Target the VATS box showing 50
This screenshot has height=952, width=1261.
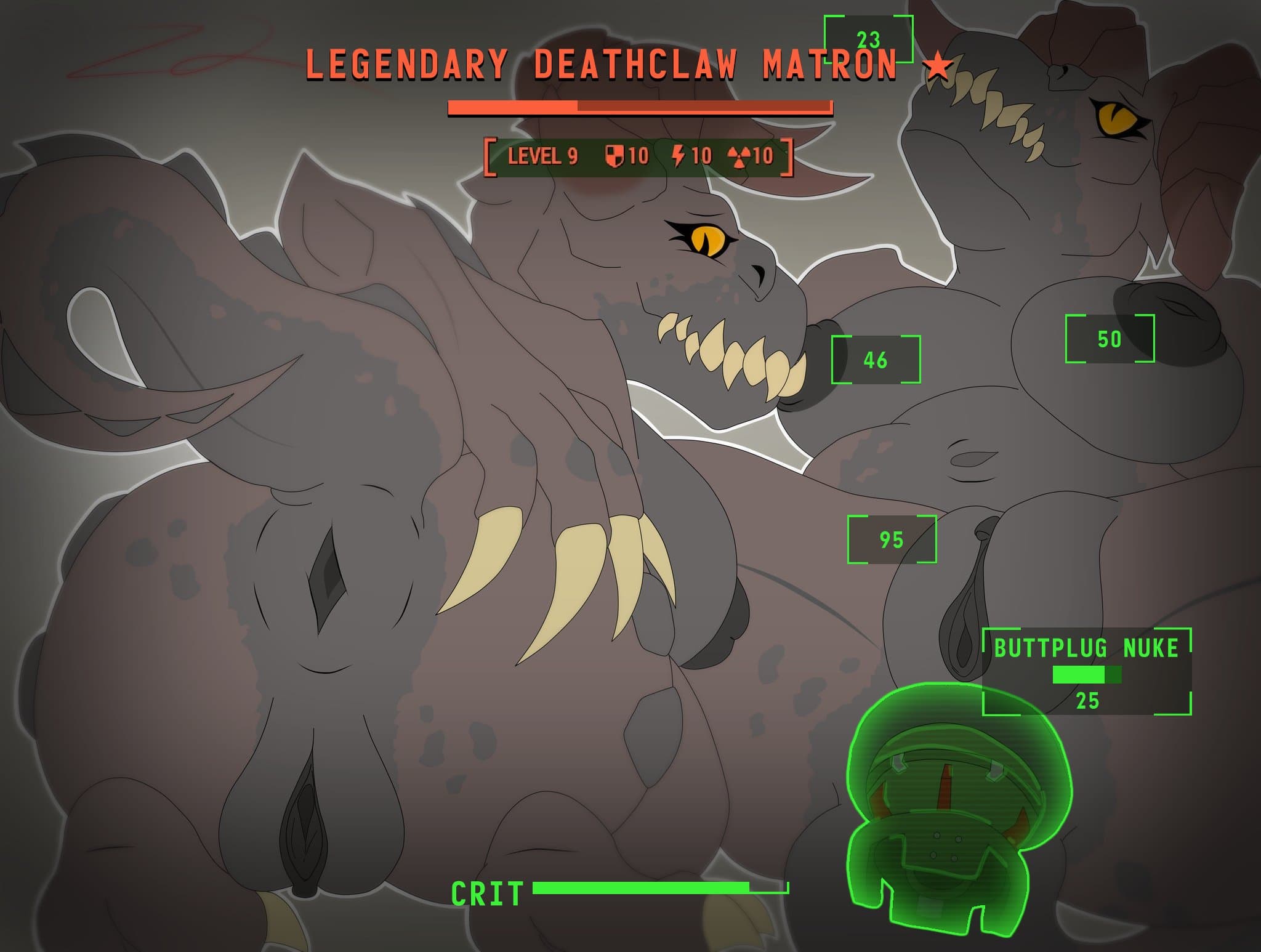point(1110,339)
